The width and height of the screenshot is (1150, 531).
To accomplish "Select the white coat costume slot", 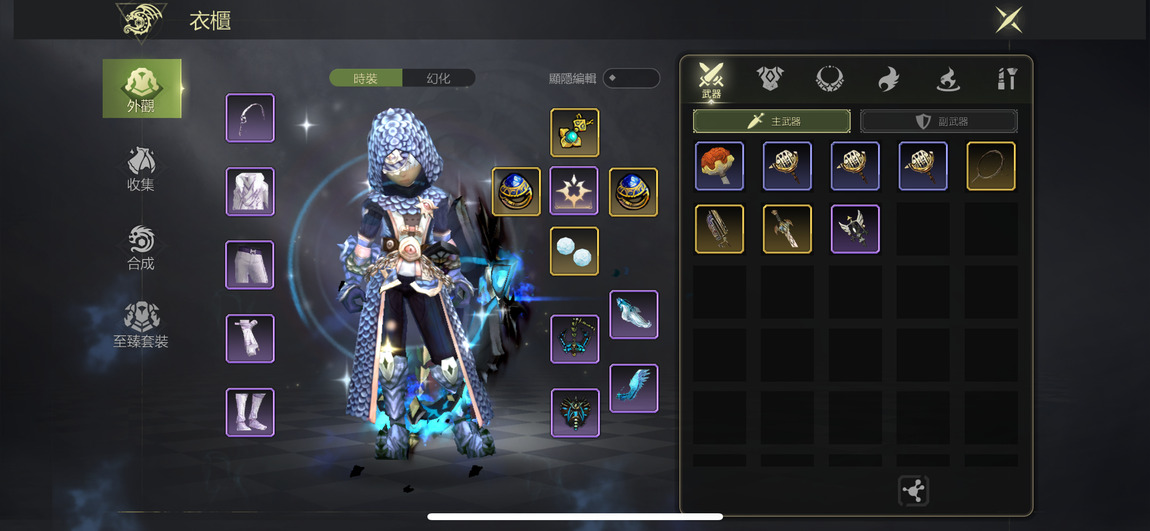I will [250, 192].
